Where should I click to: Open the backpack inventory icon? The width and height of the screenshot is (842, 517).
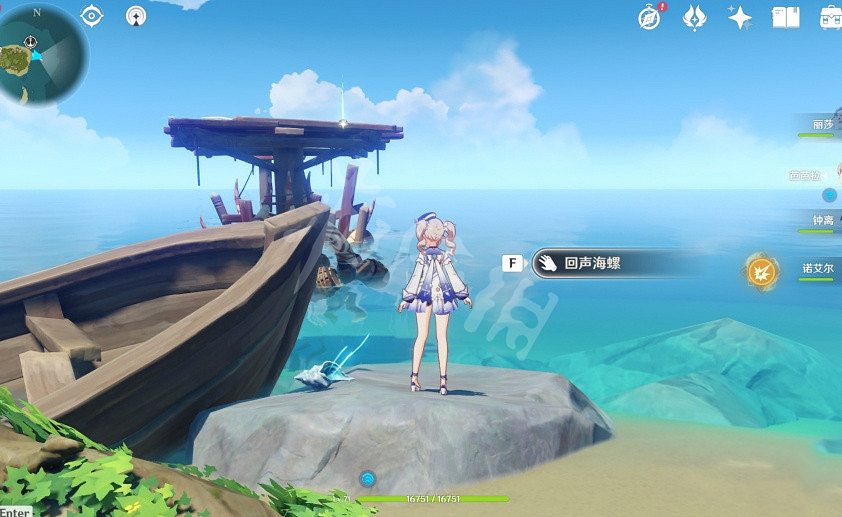click(x=830, y=17)
